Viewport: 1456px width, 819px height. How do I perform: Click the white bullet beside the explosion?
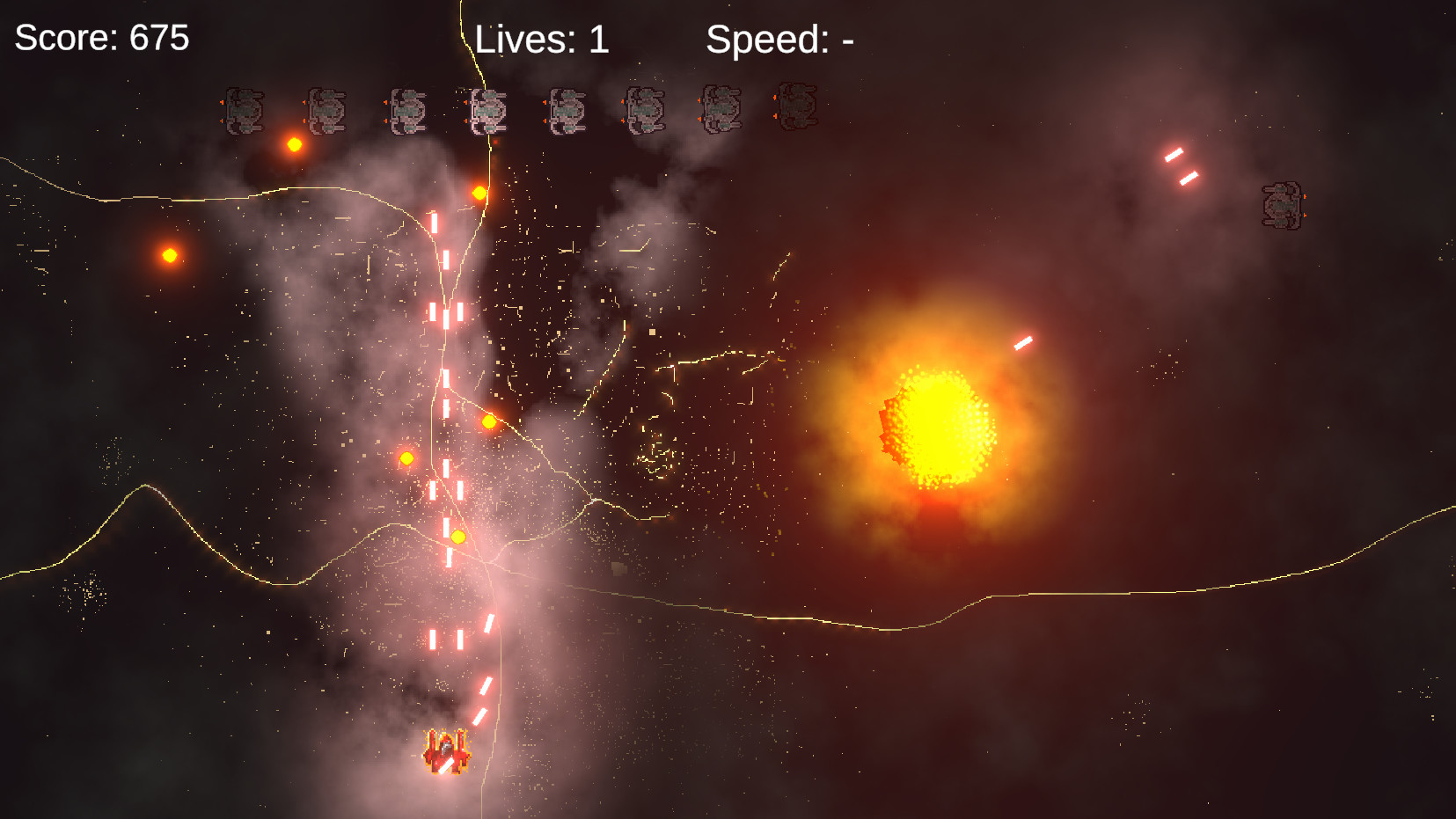coord(1023,341)
